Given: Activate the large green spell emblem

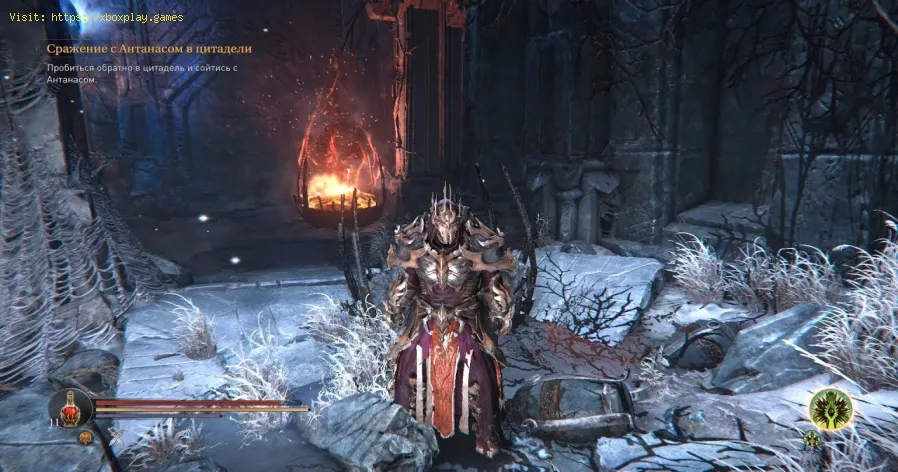Looking at the screenshot, I should tap(830, 410).
